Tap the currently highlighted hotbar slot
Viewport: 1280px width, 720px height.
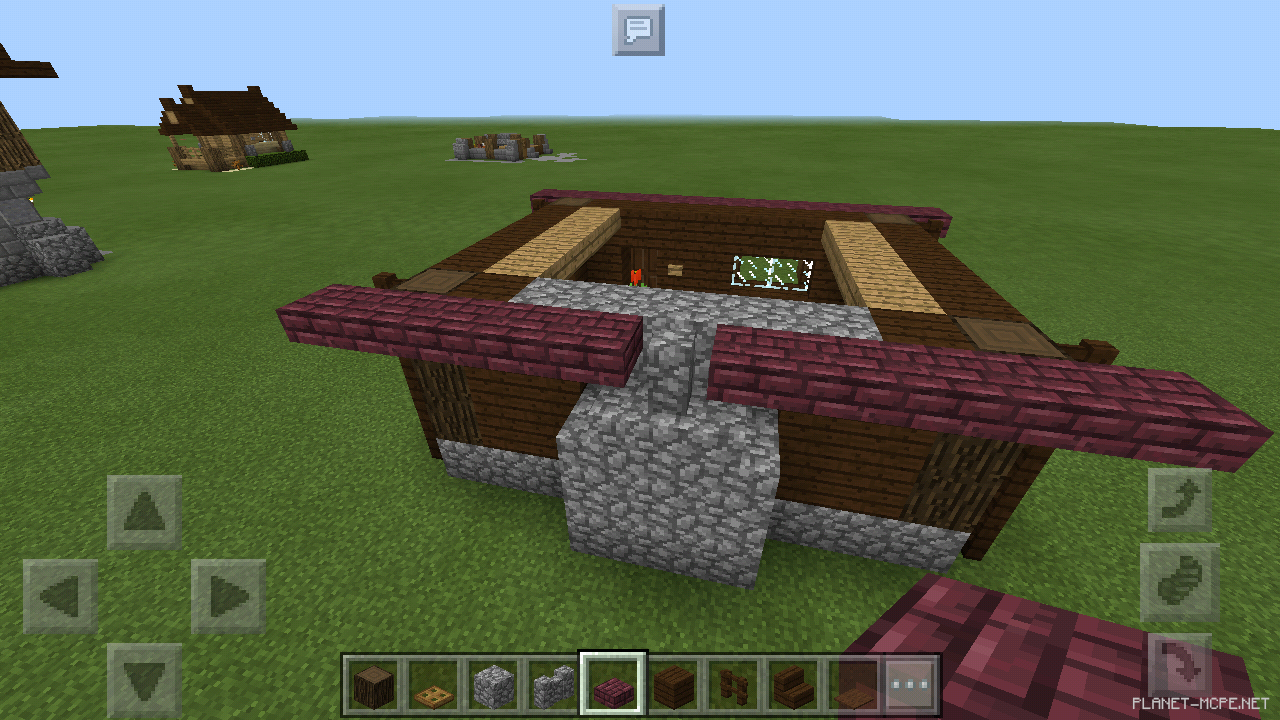[x=614, y=683]
